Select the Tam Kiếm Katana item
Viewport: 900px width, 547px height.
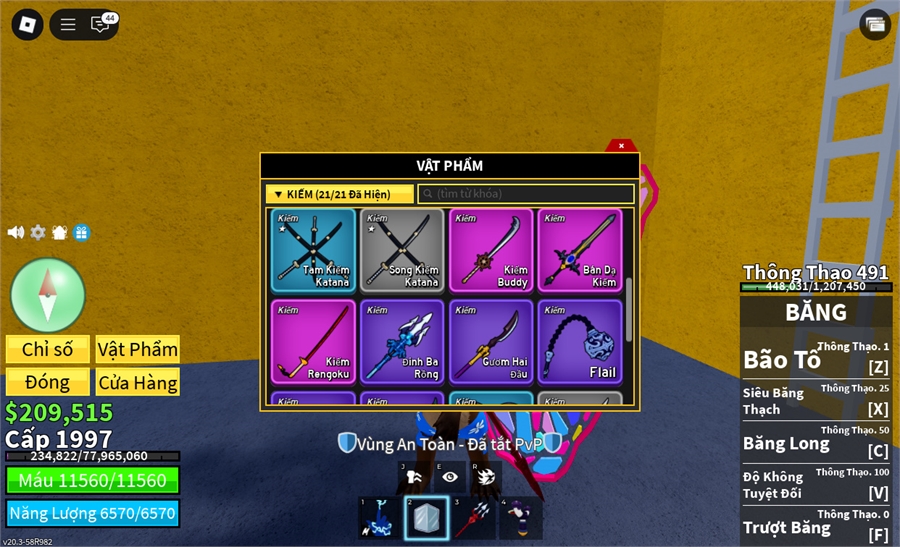pyautogui.click(x=313, y=250)
